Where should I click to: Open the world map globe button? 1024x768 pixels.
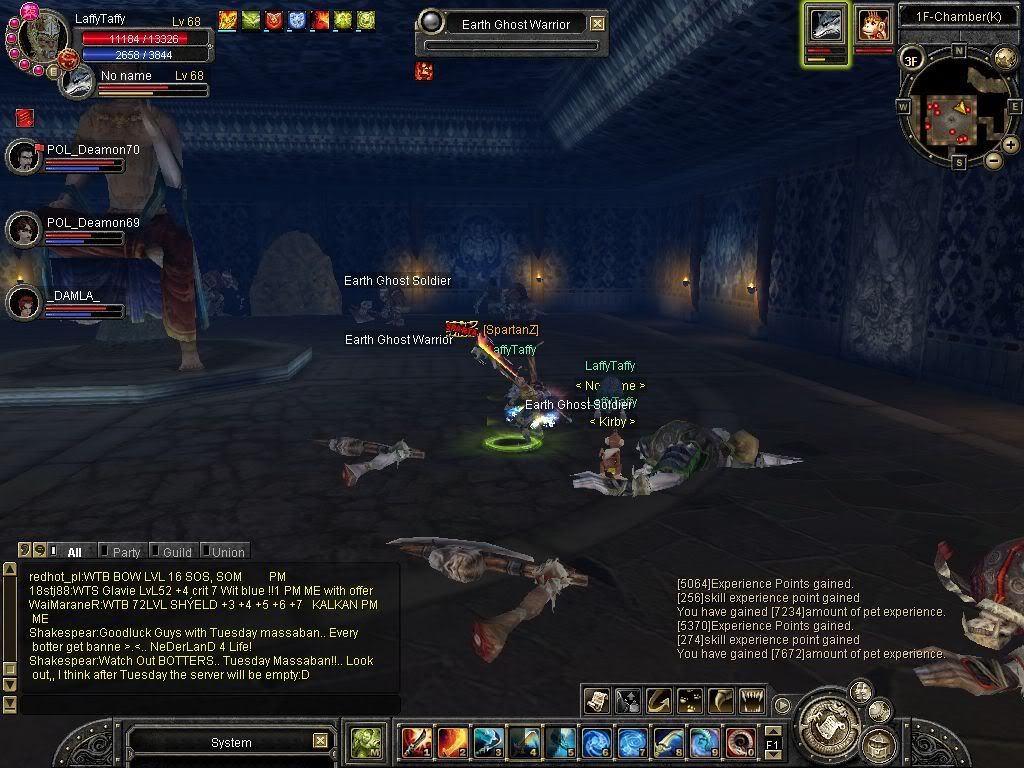[1005, 58]
